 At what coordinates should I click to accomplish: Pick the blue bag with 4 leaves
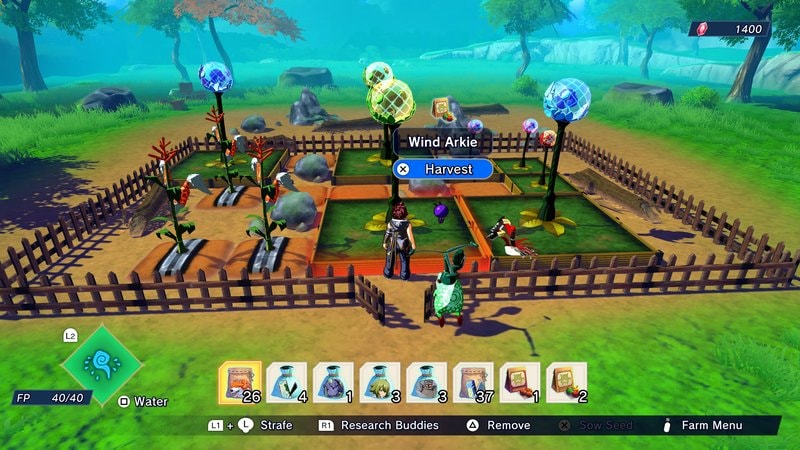tap(287, 382)
